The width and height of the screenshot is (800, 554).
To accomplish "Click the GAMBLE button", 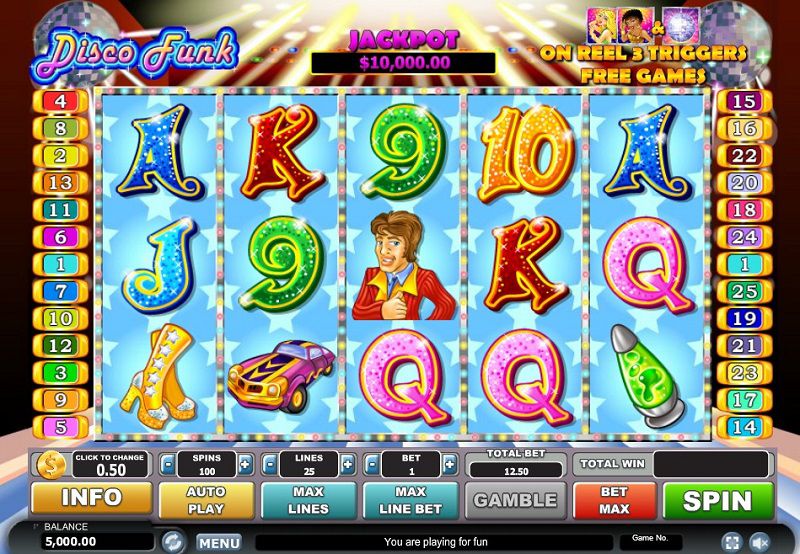I will (515, 500).
